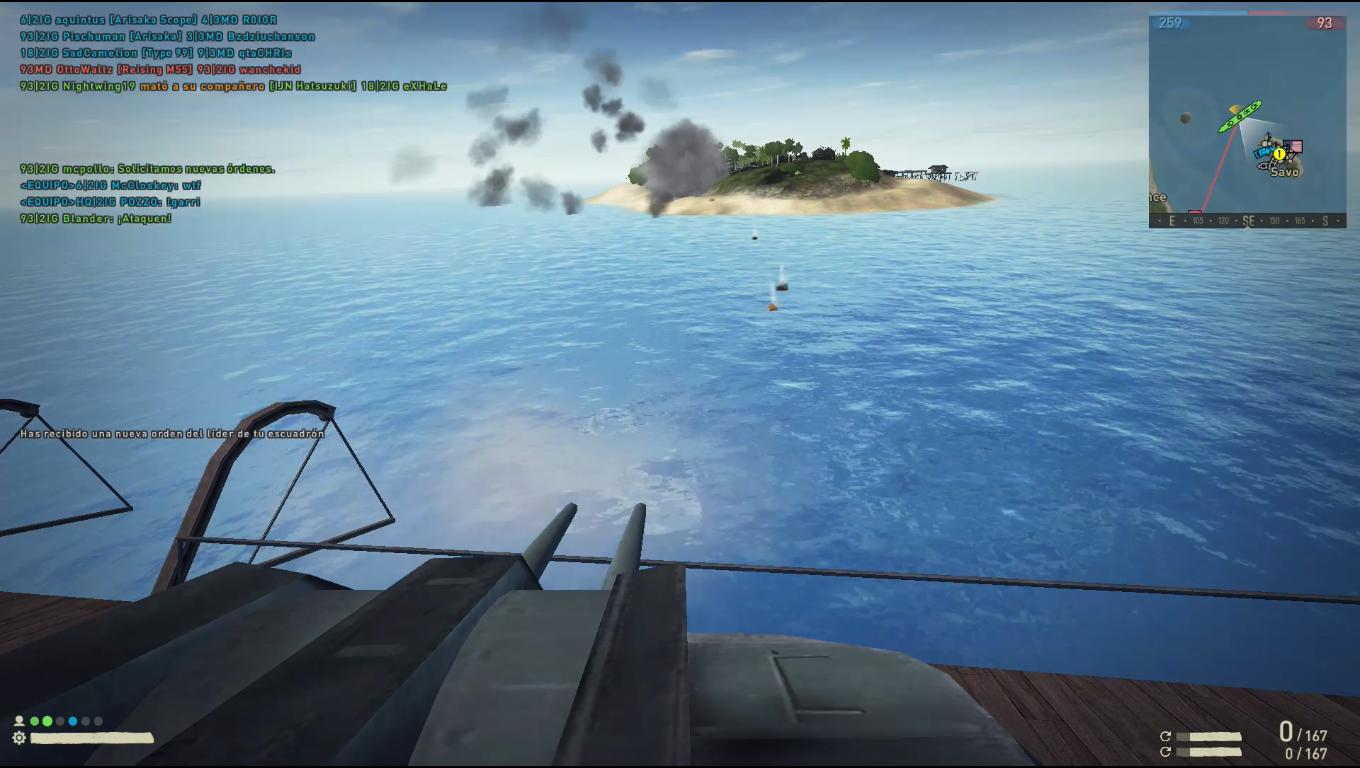
Task: Click the gear icon beside vehicle health
Action: click(x=19, y=738)
